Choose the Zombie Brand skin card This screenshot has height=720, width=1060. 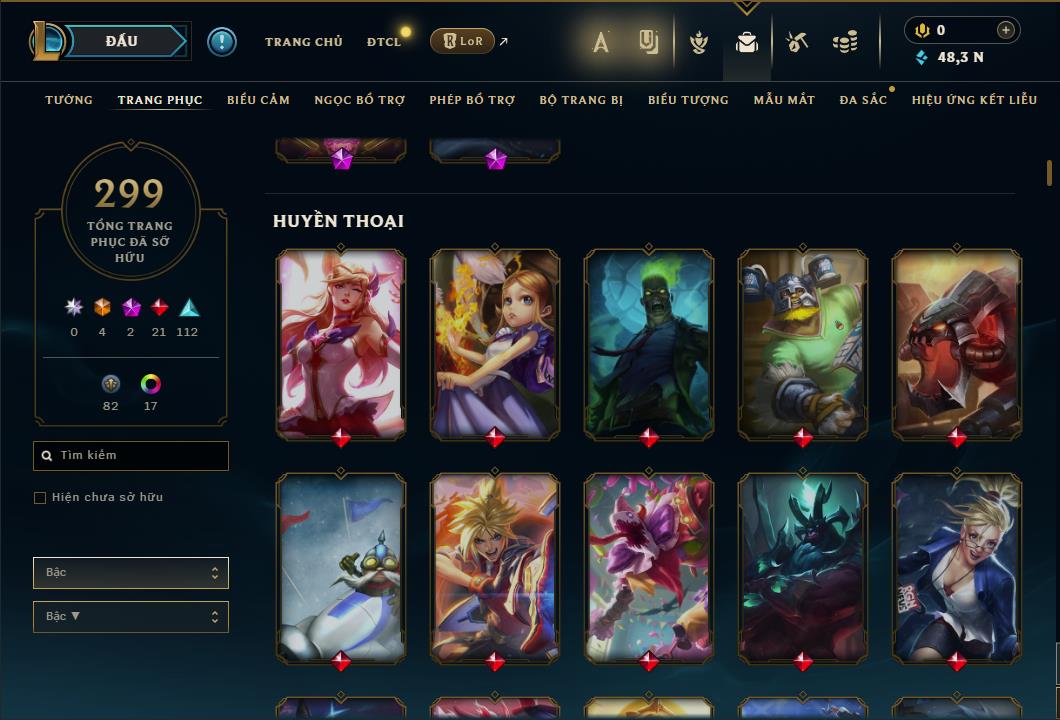point(649,343)
